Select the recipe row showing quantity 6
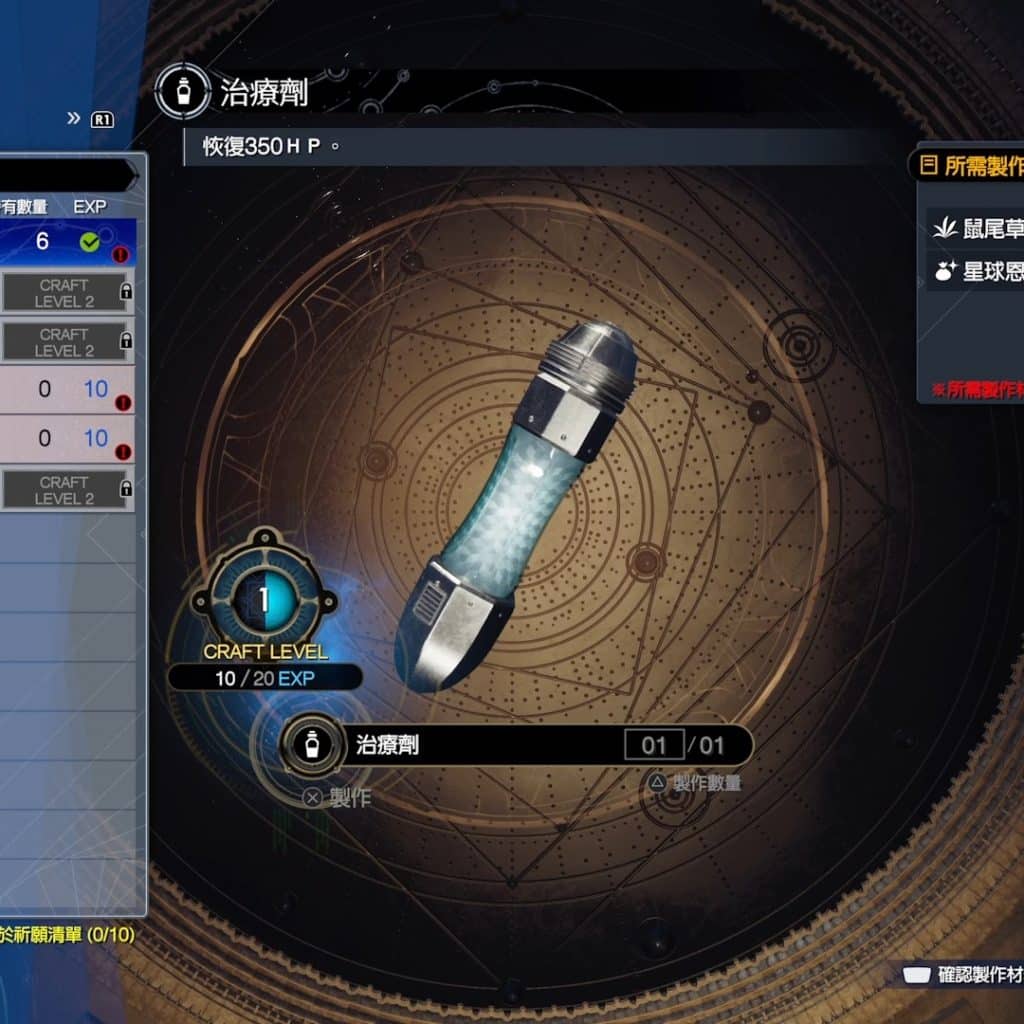 [66, 242]
